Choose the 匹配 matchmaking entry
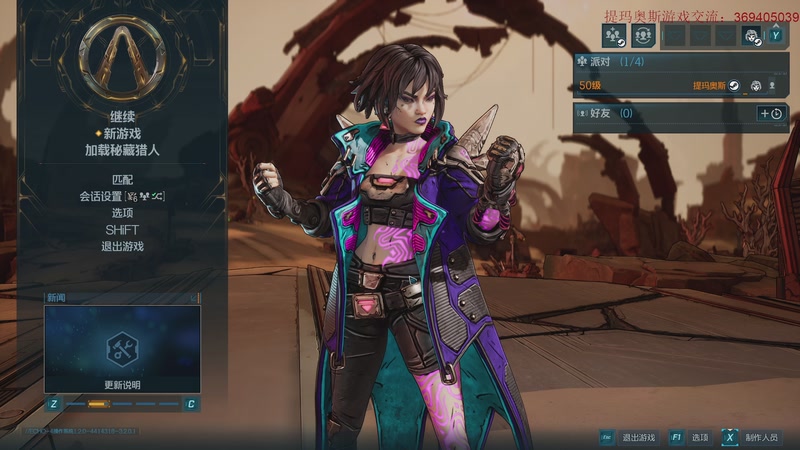Image resolution: width=800 pixels, height=450 pixels. pos(122,179)
